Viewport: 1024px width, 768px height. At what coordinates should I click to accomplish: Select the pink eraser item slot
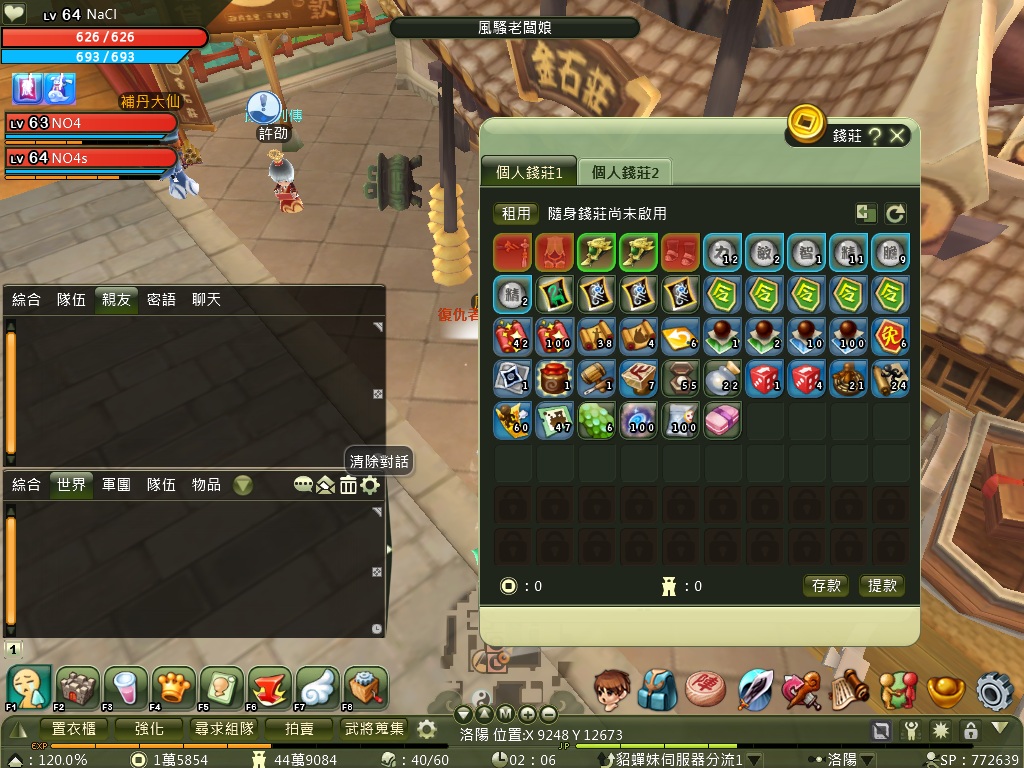[722, 421]
